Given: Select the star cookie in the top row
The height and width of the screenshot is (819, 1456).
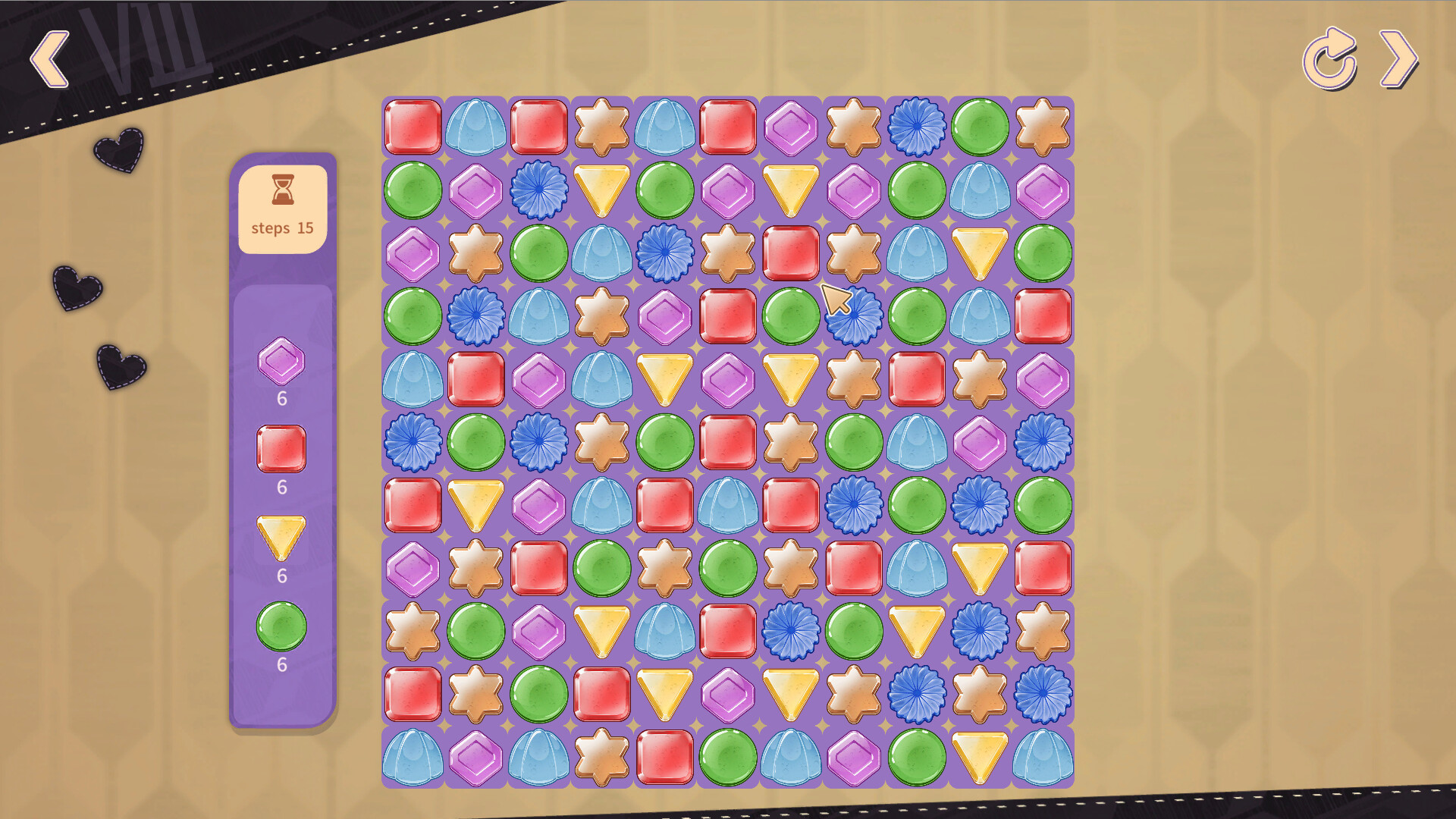Looking at the screenshot, I should (603, 127).
